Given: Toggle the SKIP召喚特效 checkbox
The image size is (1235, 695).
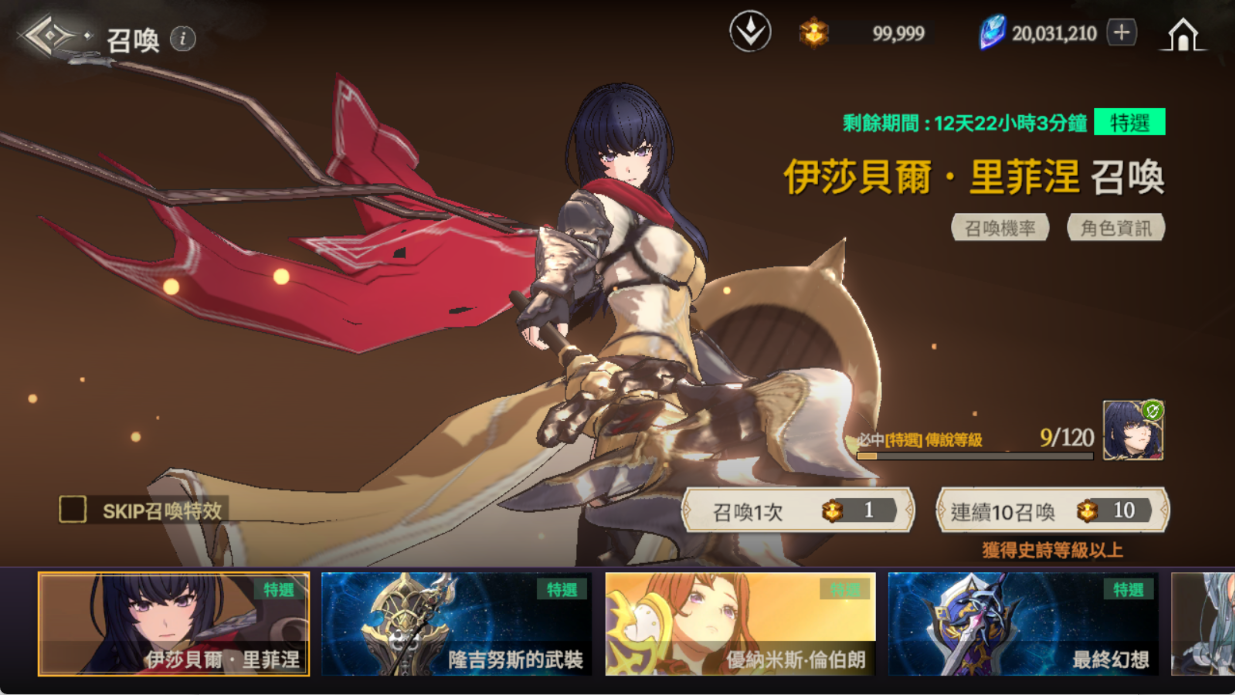Looking at the screenshot, I should point(73,510).
